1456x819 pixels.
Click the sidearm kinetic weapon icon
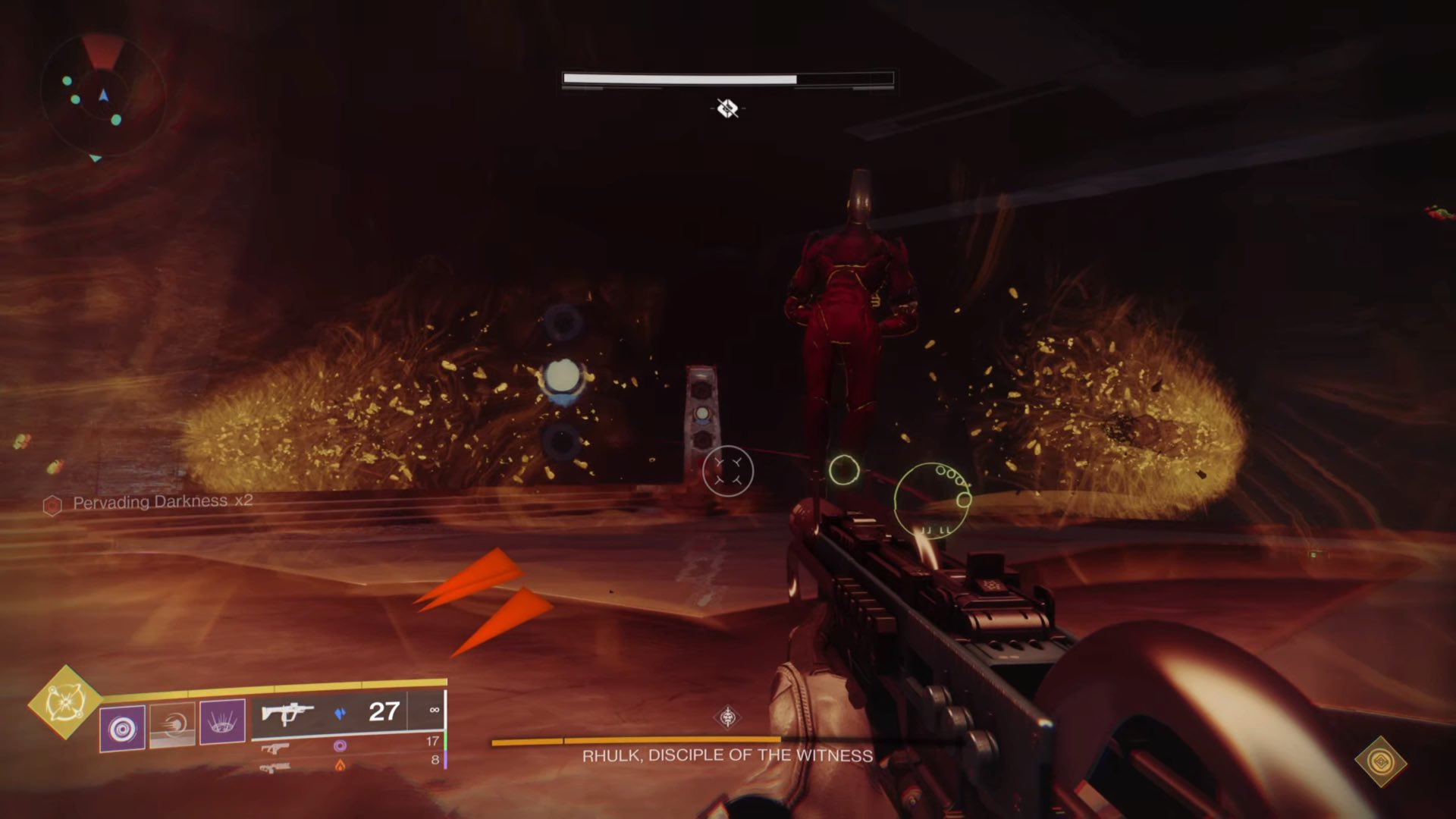(275, 747)
